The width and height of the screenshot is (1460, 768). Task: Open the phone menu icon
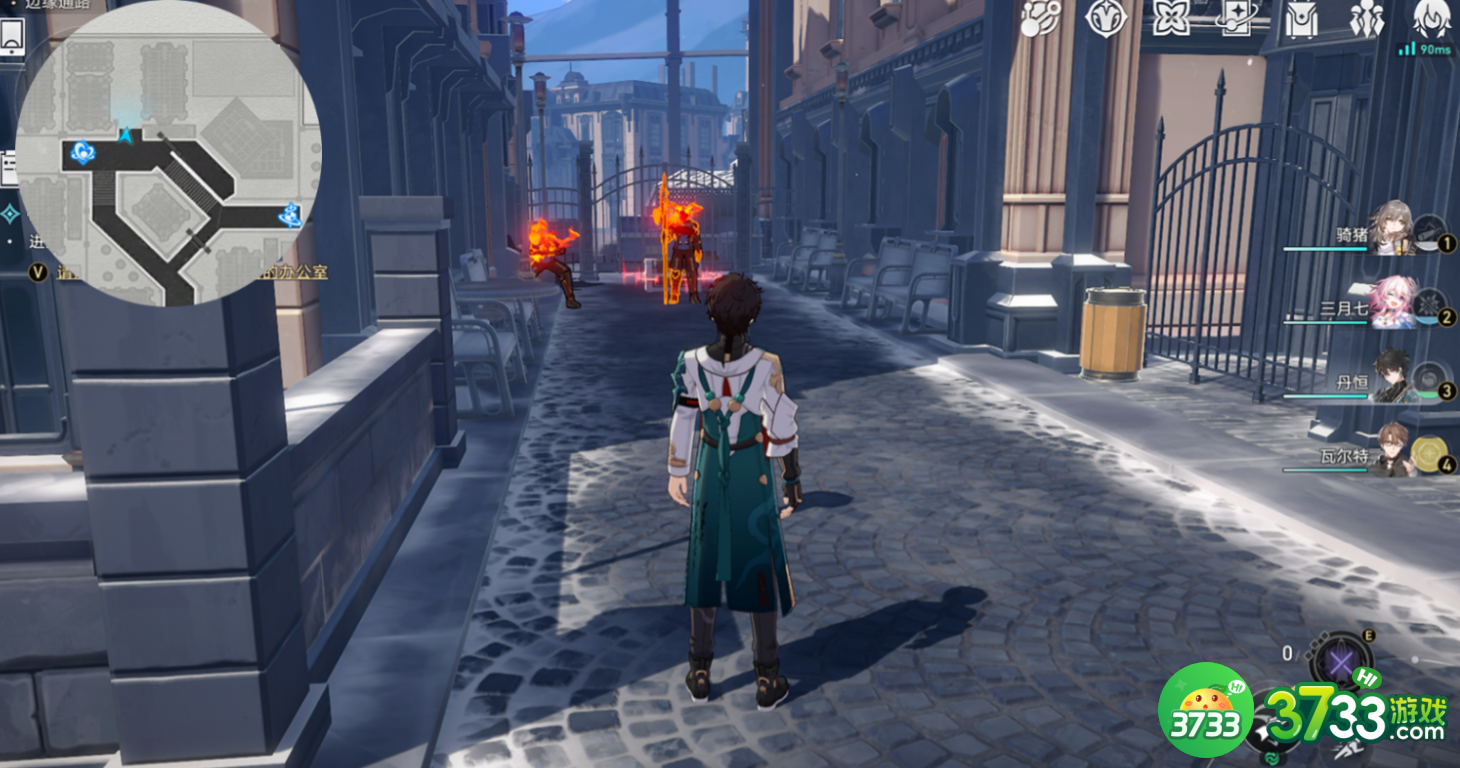[13, 37]
